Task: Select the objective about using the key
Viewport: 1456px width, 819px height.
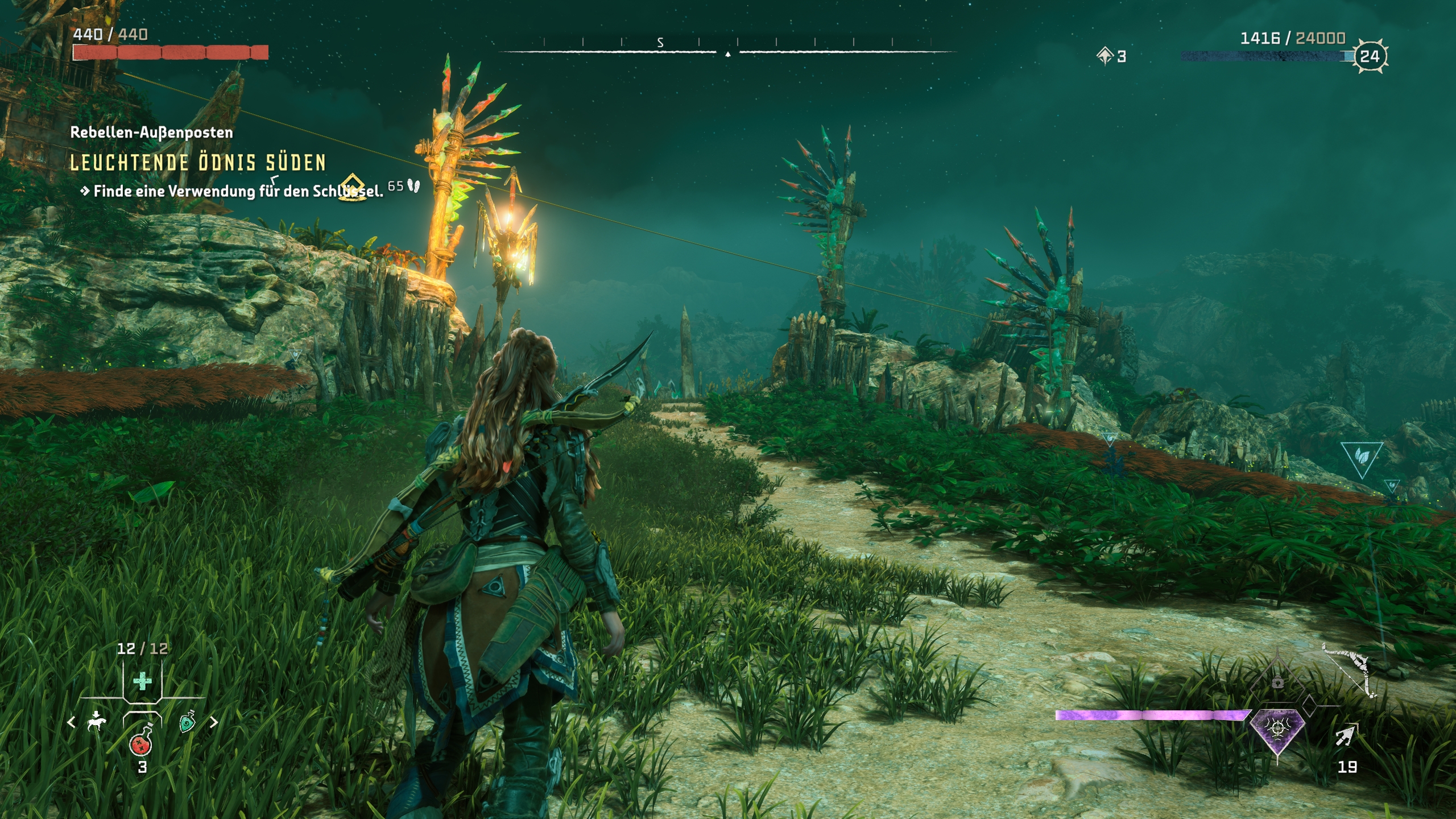Action: tap(238, 191)
